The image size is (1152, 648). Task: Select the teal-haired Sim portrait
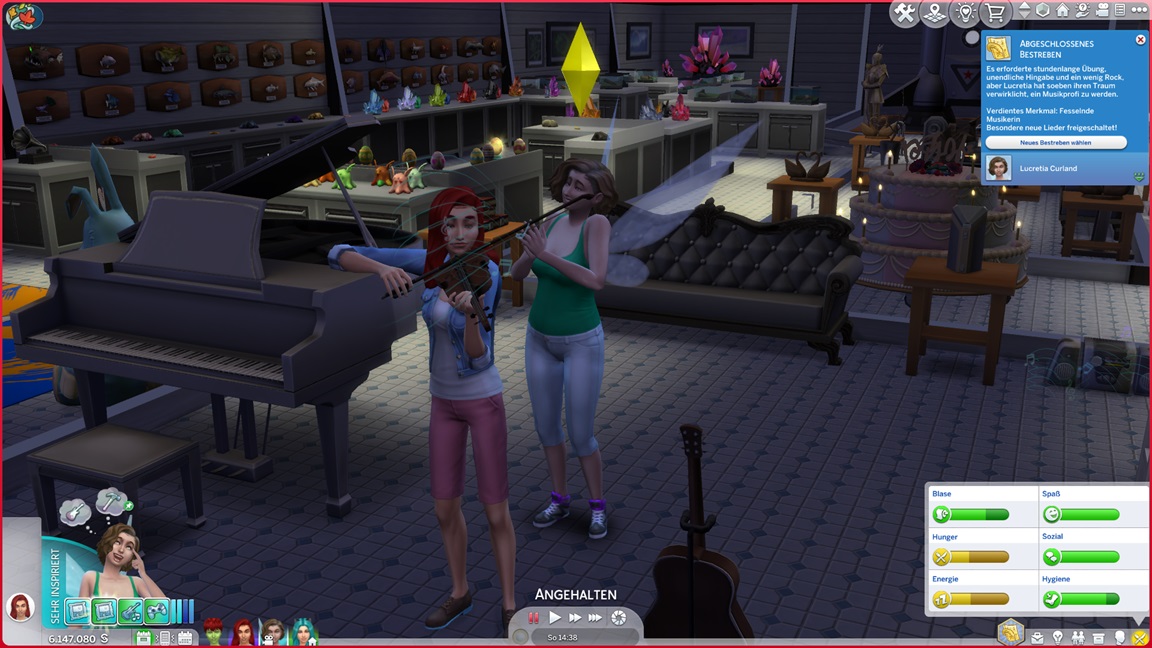point(302,632)
